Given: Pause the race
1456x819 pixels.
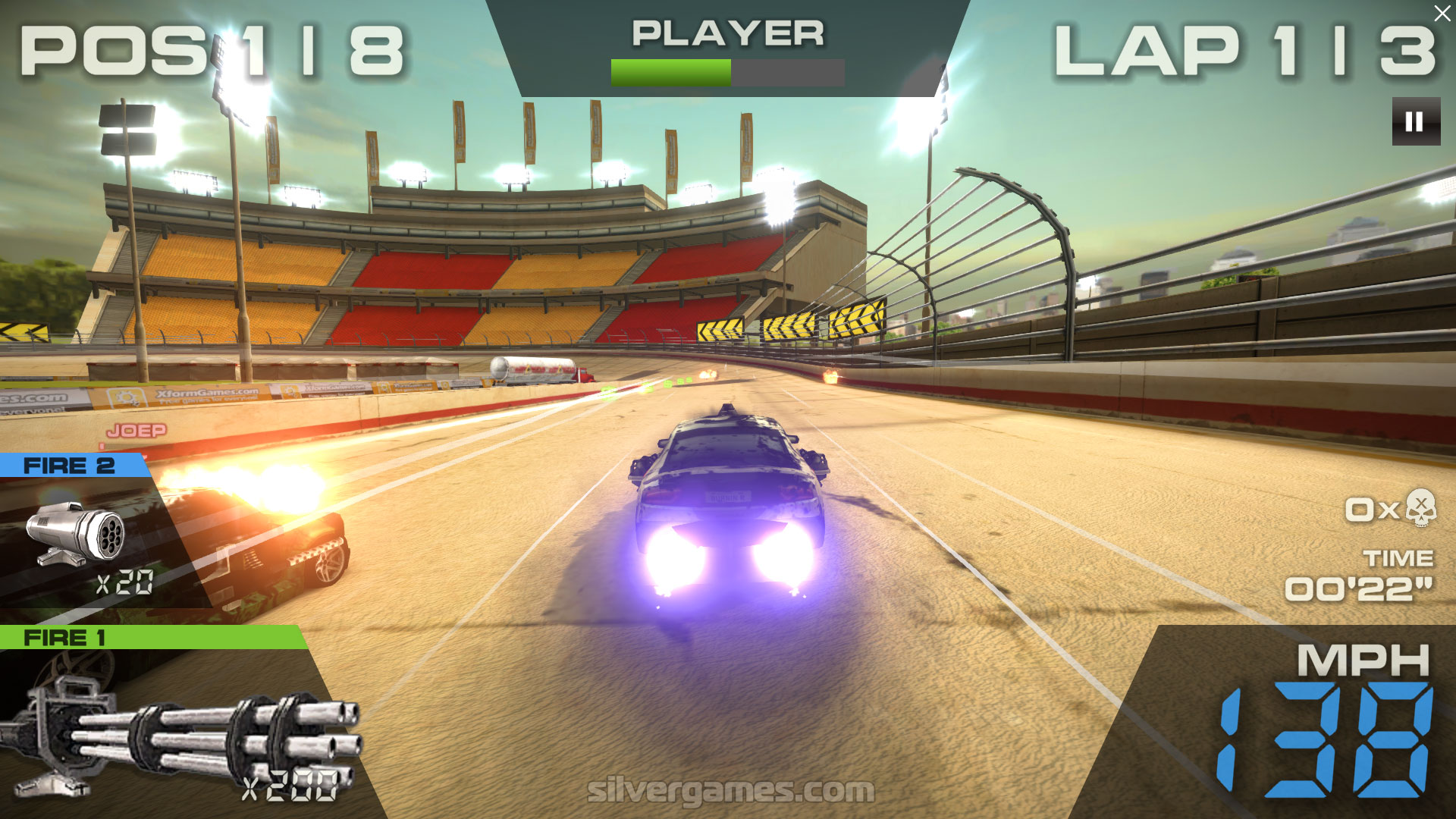Looking at the screenshot, I should 1415,121.
